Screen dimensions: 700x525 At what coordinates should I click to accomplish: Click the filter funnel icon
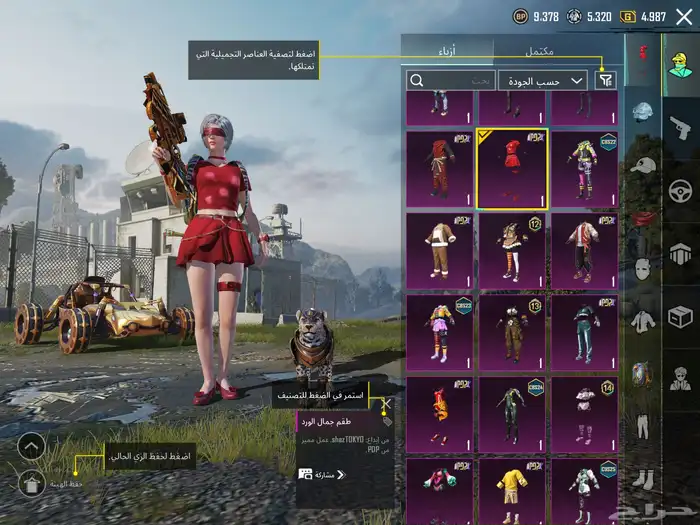606,80
